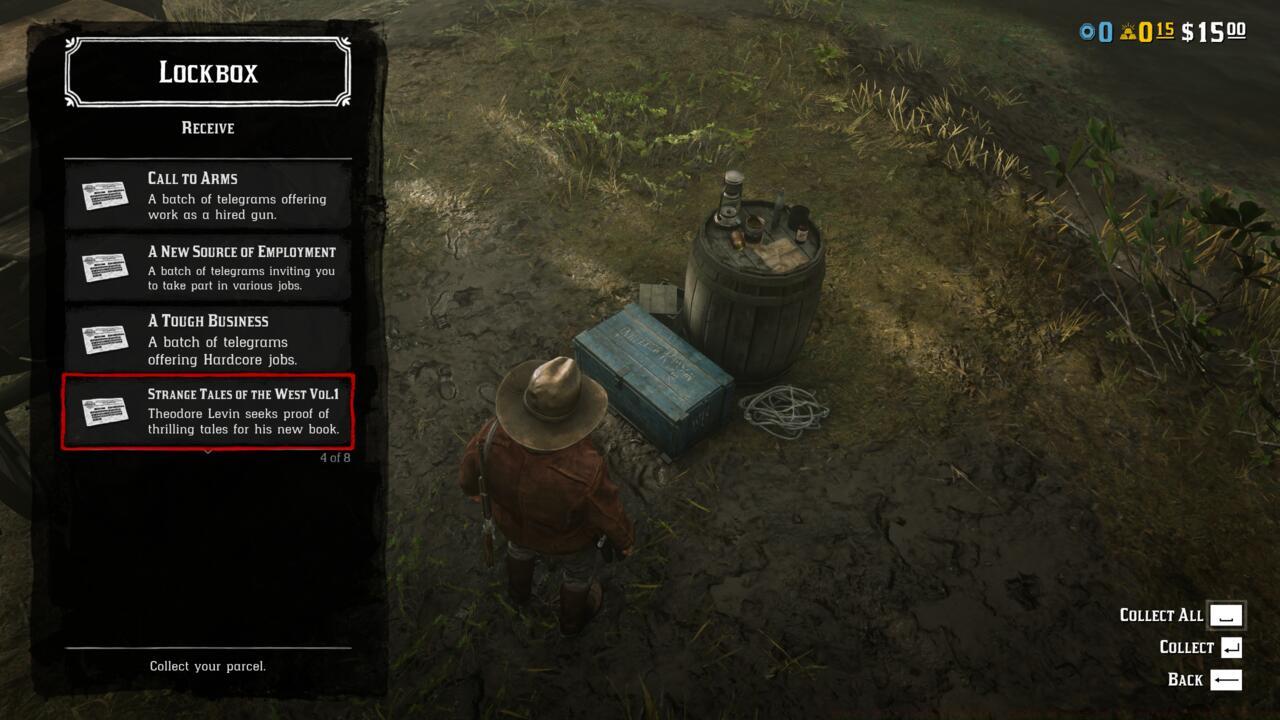Select A New Source of Employment entry
The image size is (1280, 720).
(x=207, y=266)
